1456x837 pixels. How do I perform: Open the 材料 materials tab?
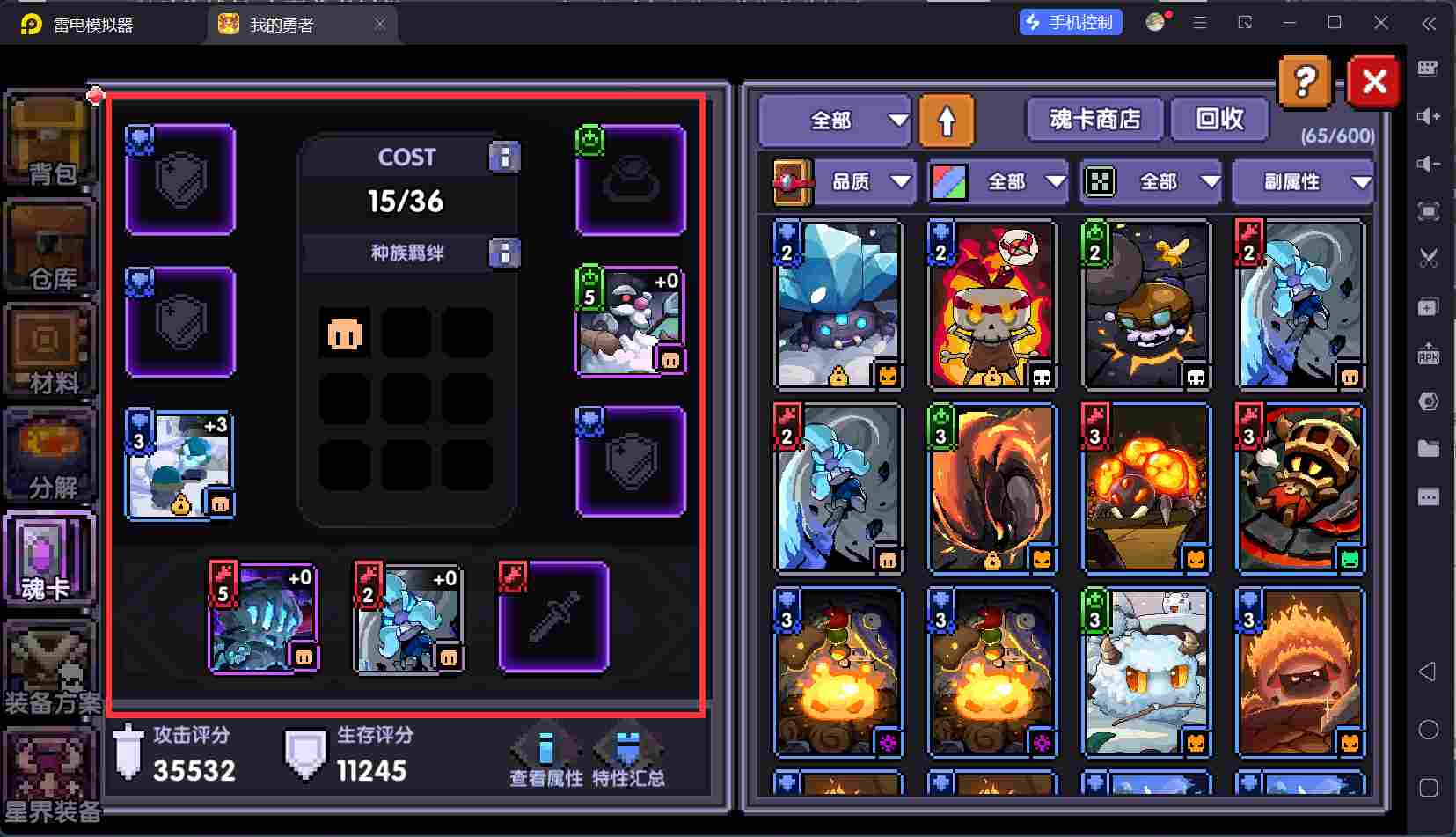click(x=51, y=352)
